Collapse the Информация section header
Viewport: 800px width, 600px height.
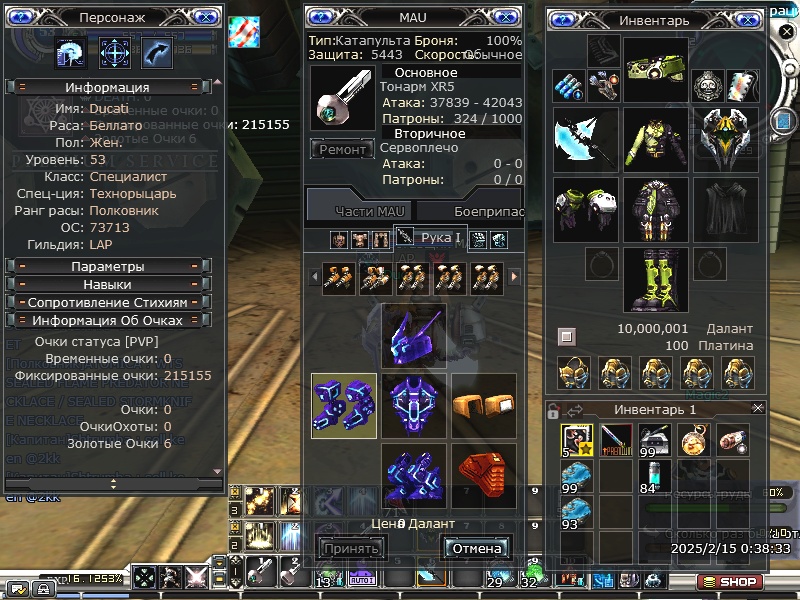(108, 87)
